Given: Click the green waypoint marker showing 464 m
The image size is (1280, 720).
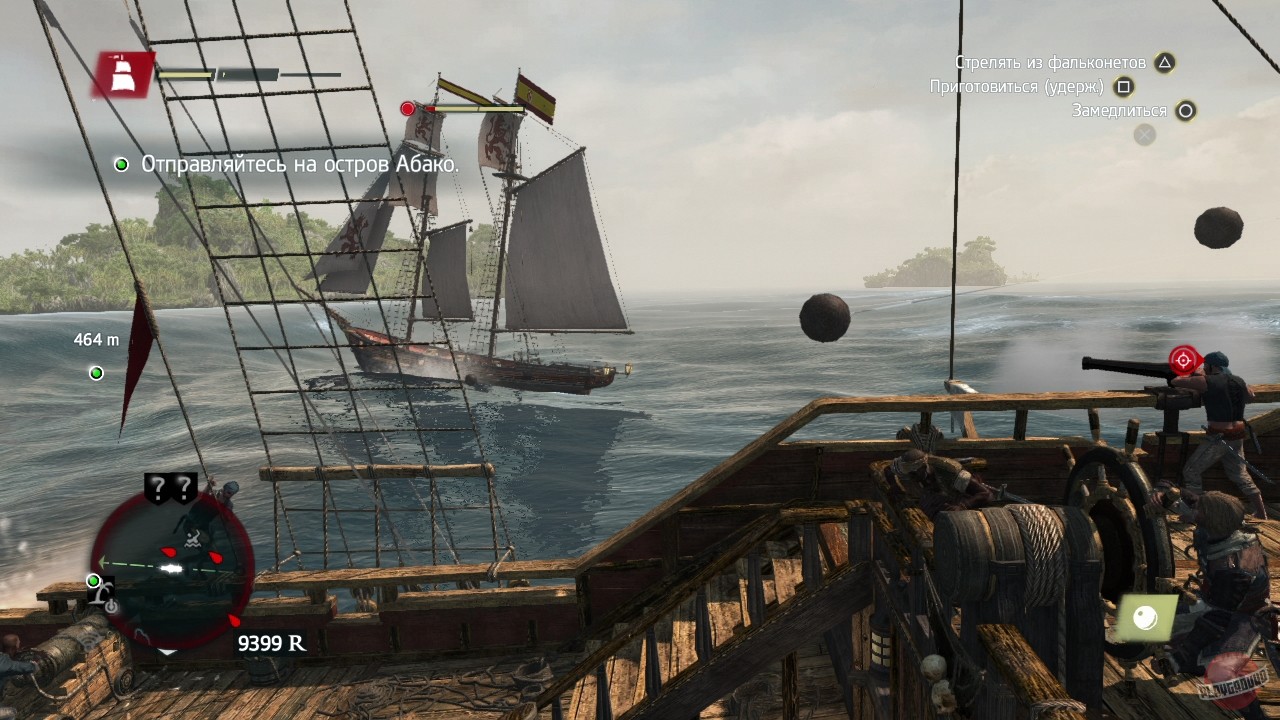Looking at the screenshot, I should coord(96,373).
